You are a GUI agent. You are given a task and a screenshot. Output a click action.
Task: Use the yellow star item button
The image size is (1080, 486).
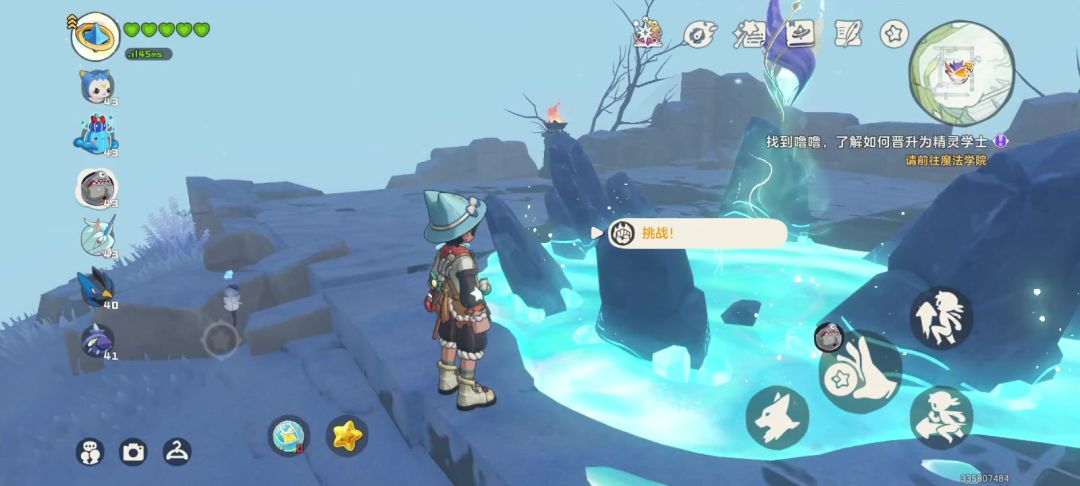click(x=347, y=435)
